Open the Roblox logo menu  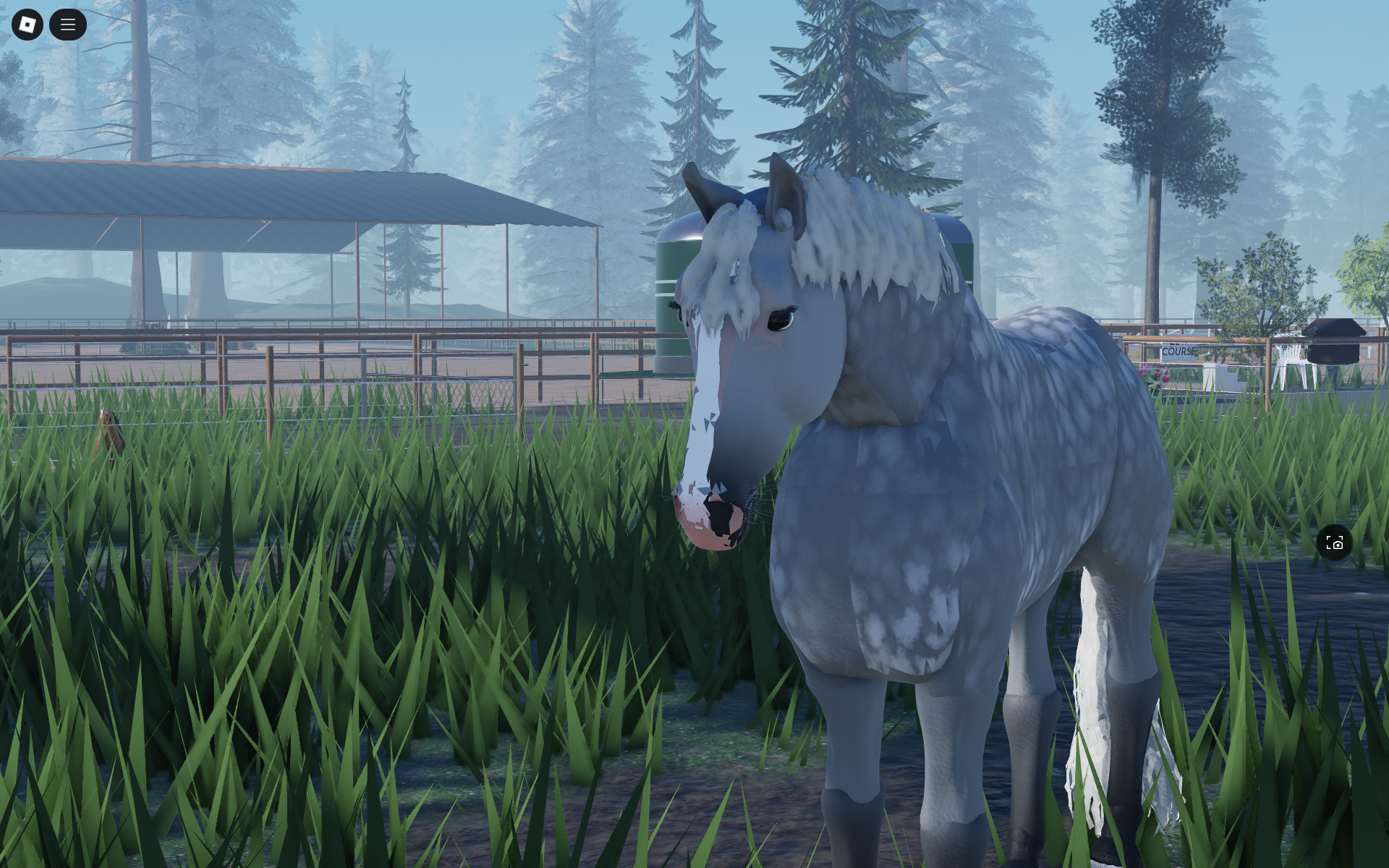click(x=27, y=25)
